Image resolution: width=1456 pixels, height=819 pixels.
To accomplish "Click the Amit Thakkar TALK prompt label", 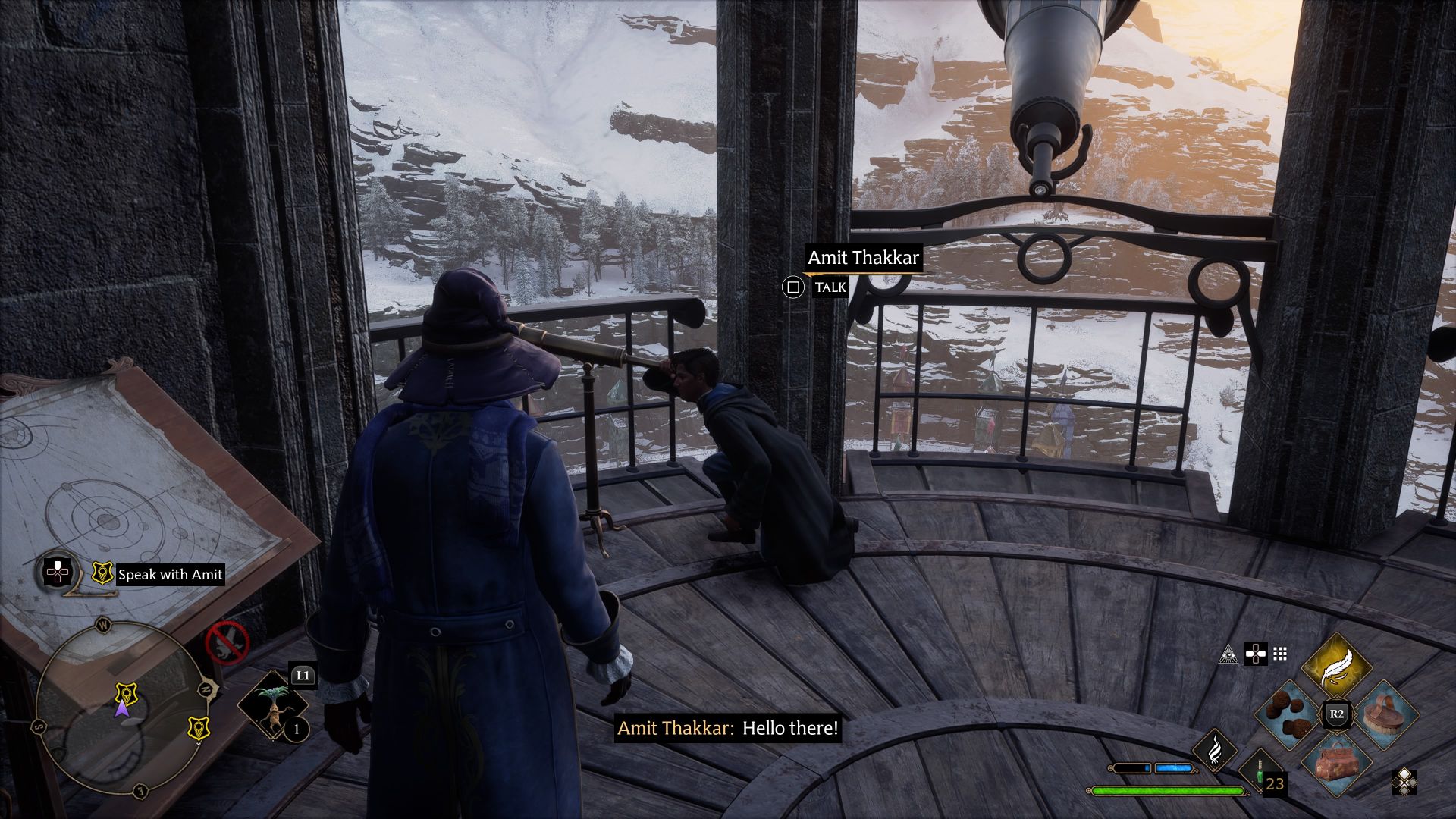I will pyautogui.click(x=830, y=287).
